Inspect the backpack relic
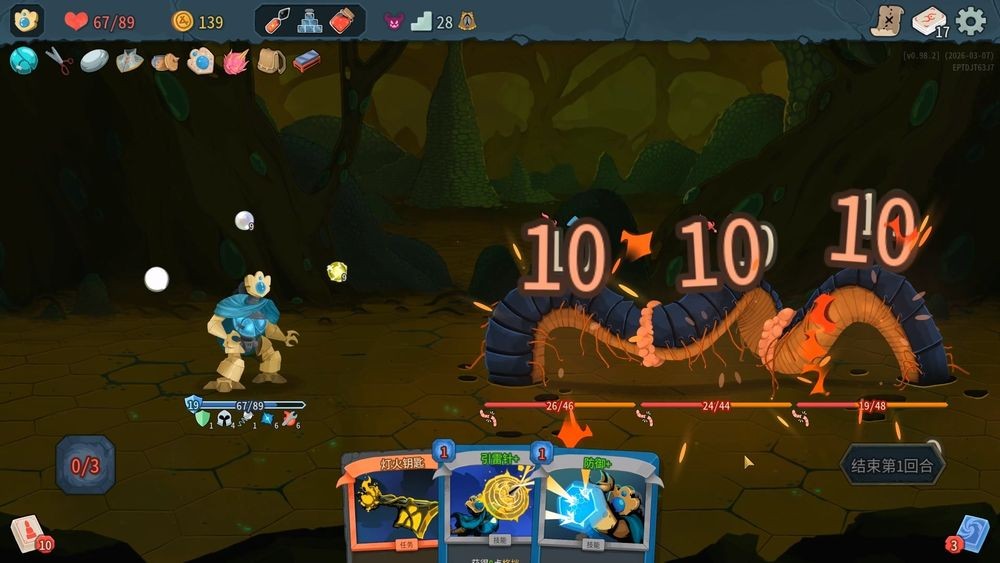1000x563 pixels. pyautogui.click(x=270, y=61)
